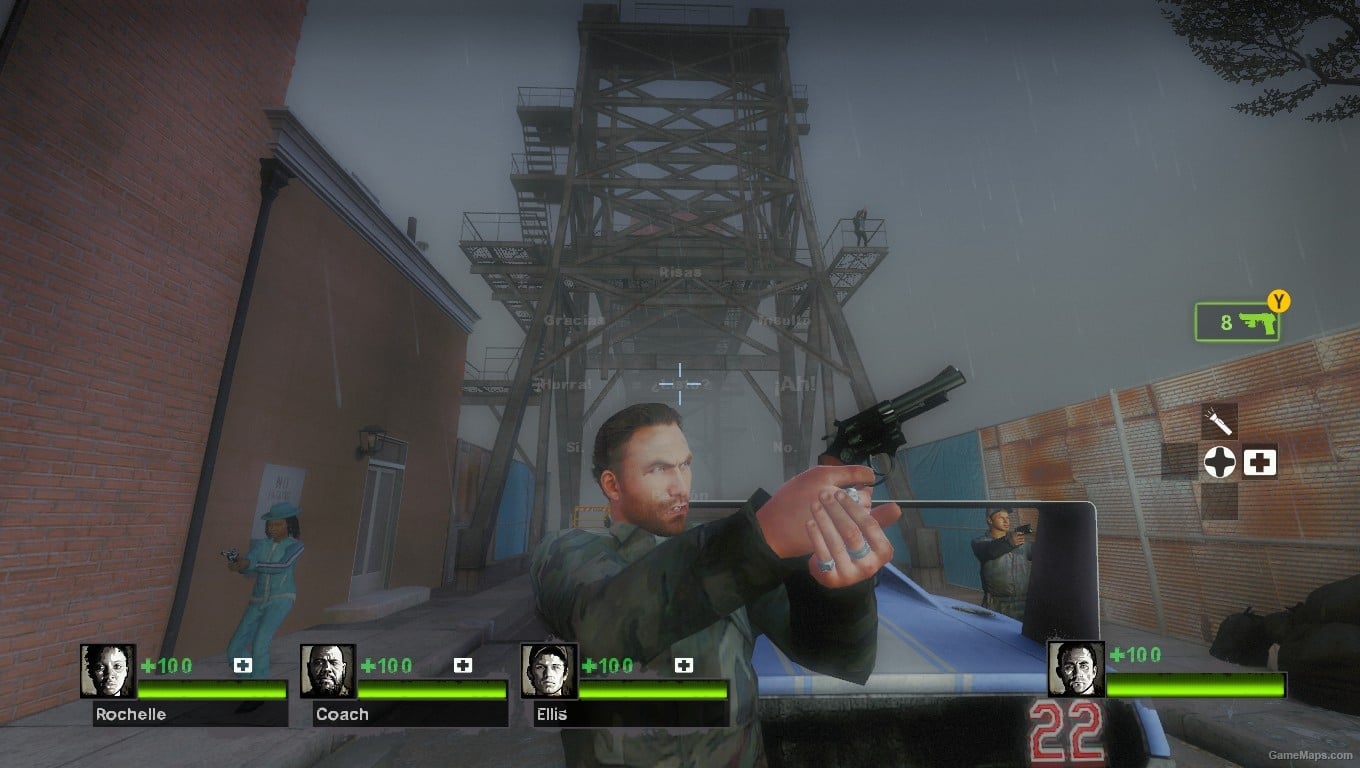The image size is (1360, 768).
Task: Select 'Risas' from the vocalize menu
Action: tap(680, 273)
